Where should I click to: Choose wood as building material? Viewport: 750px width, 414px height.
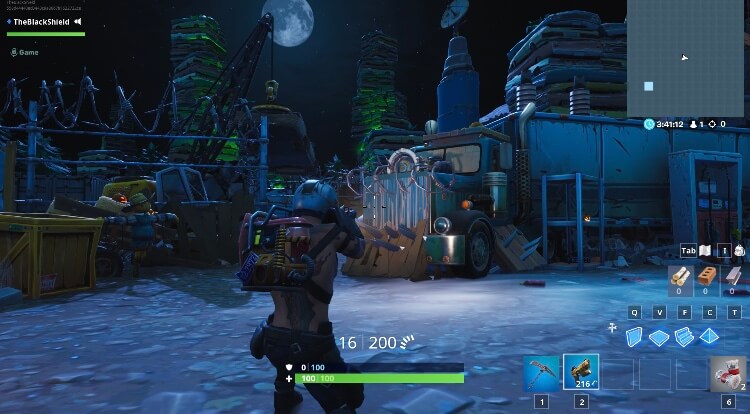click(x=677, y=279)
